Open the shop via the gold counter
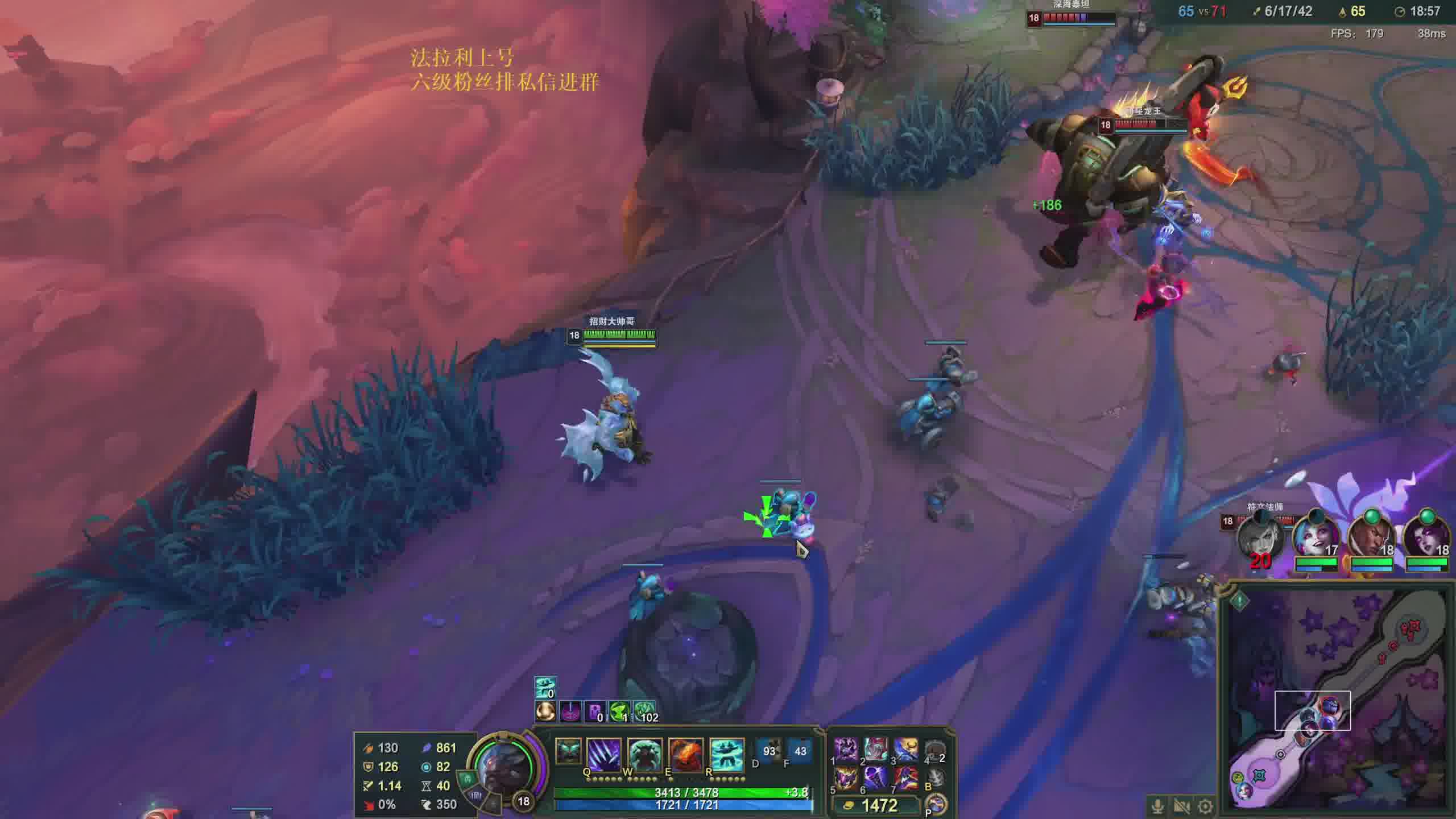1456x819 pixels. click(876, 805)
